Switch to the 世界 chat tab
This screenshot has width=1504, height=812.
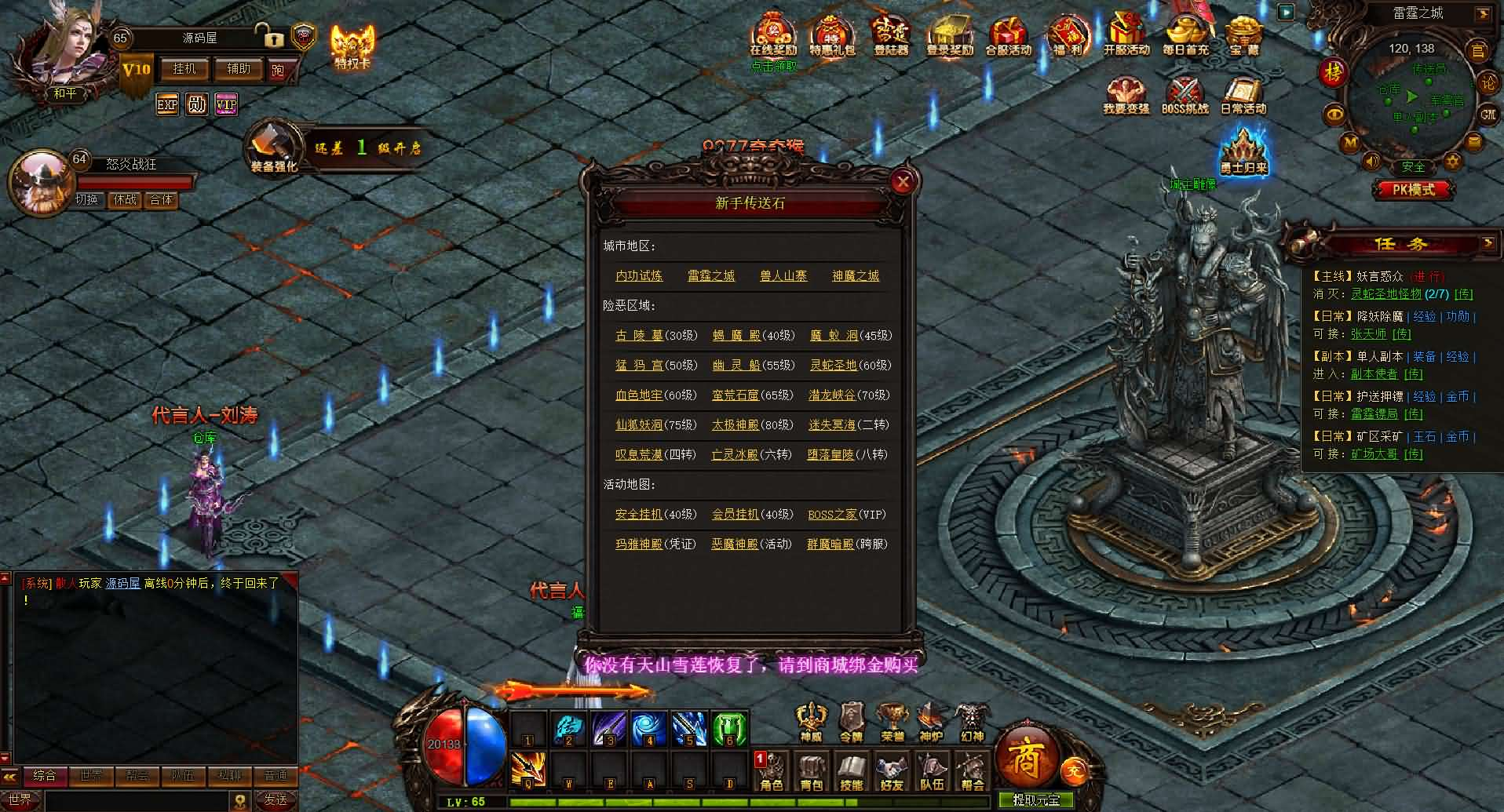pos(92,775)
